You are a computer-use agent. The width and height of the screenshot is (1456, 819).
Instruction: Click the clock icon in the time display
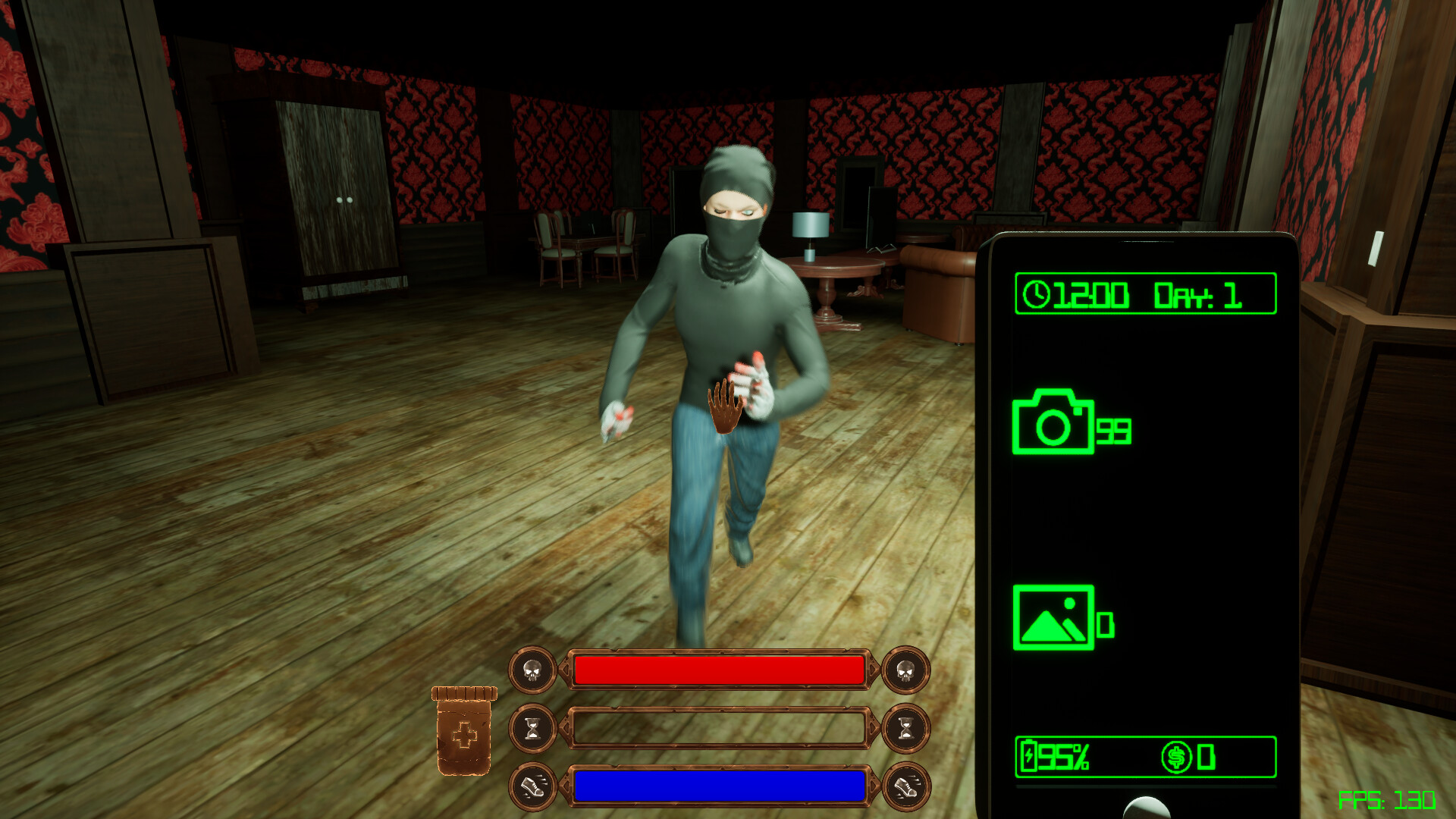coord(1039,294)
